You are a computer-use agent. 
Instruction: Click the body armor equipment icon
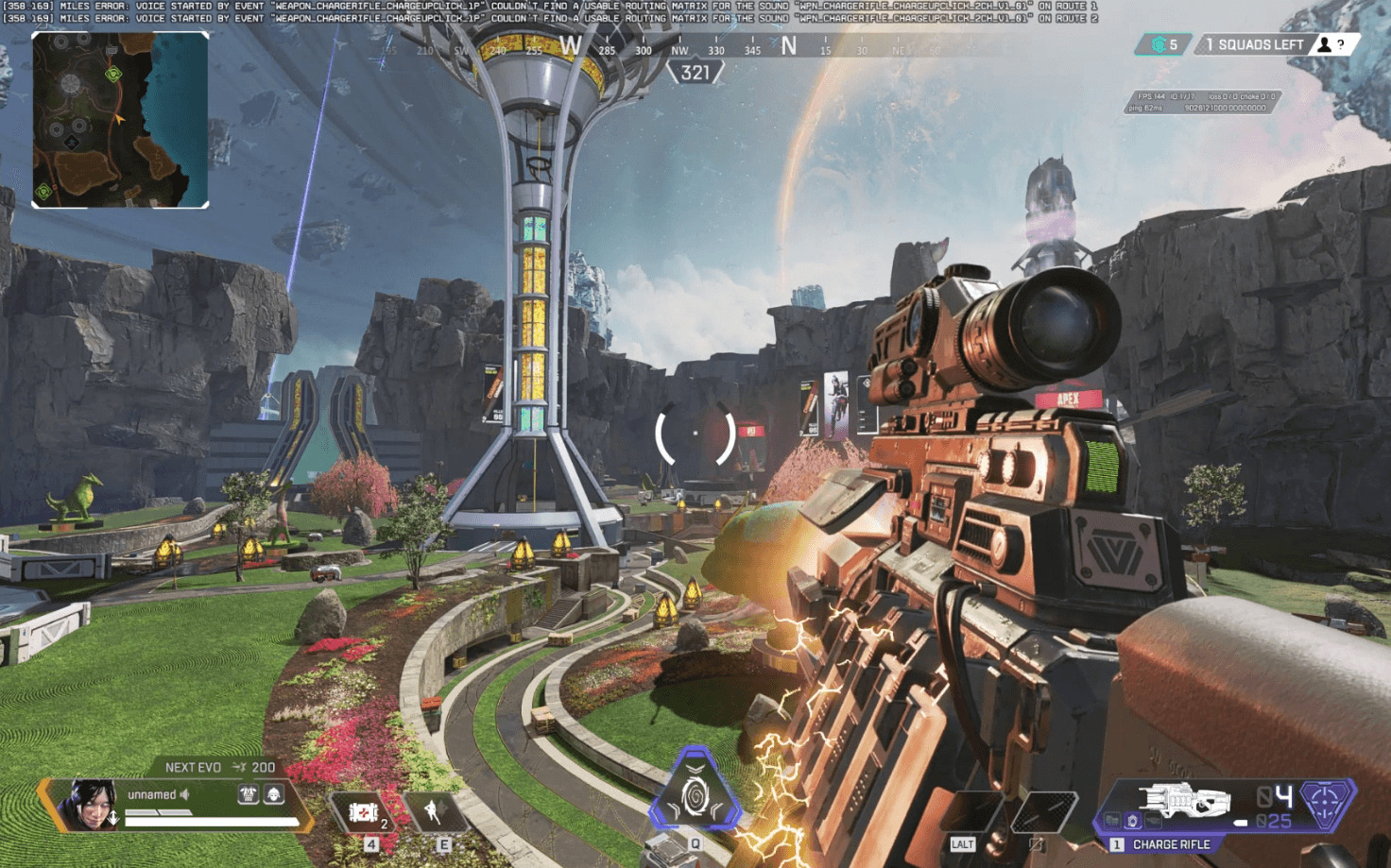click(x=249, y=795)
